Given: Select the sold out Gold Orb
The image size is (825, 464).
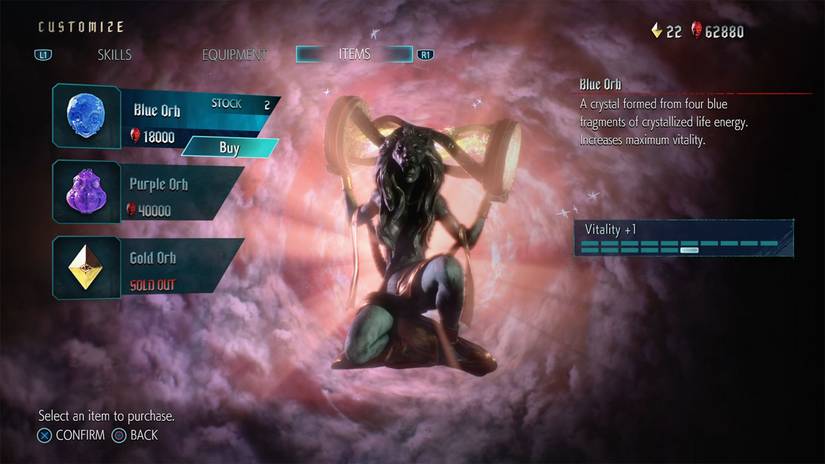Looking at the screenshot, I should coord(150,267).
